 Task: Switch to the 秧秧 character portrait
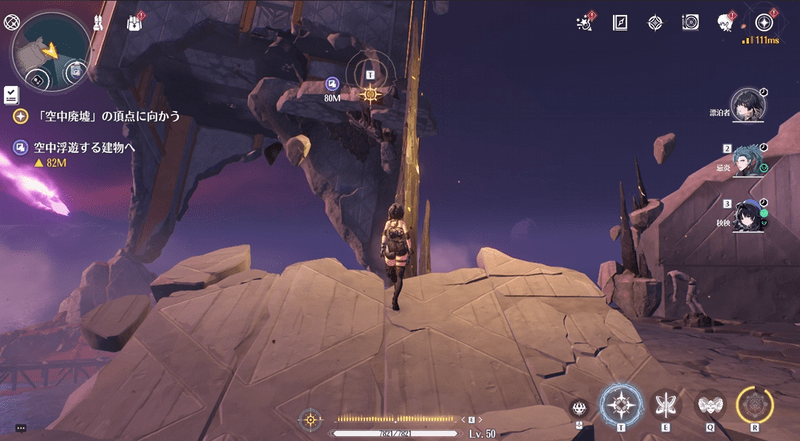pyautogui.click(x=746, y=216)
